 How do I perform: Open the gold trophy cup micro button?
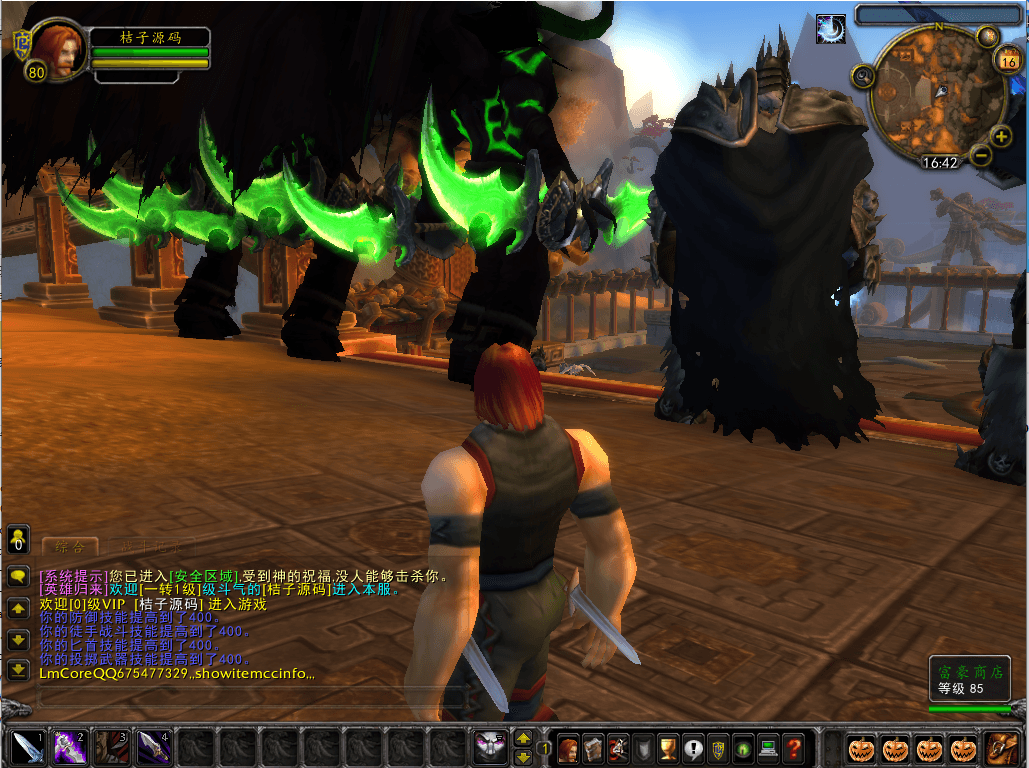click(x=669, y=748)
